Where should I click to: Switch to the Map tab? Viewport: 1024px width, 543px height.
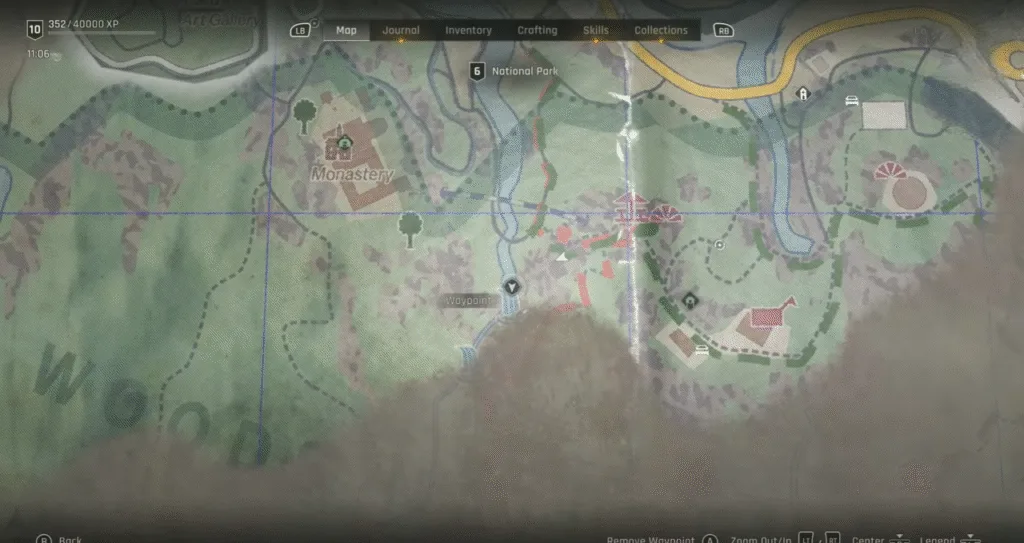click(x=346, y=30)
